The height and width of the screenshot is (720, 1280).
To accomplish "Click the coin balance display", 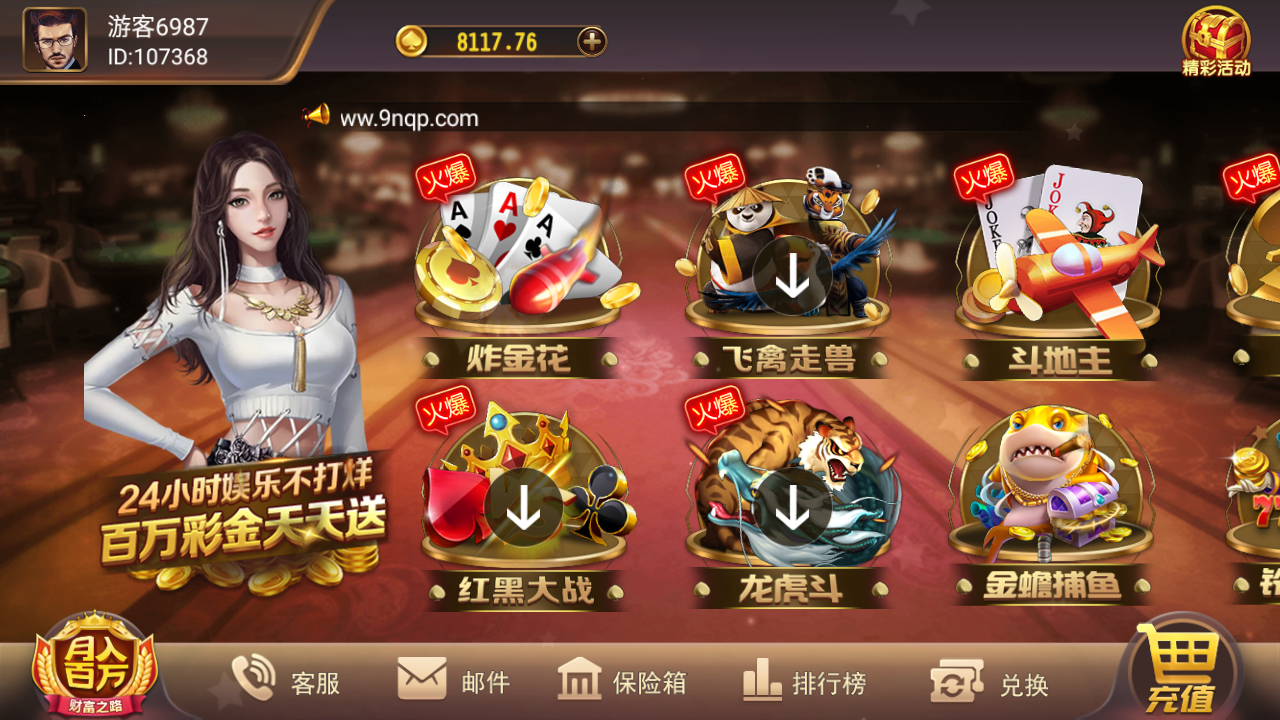I will click(x=490, y=43).
